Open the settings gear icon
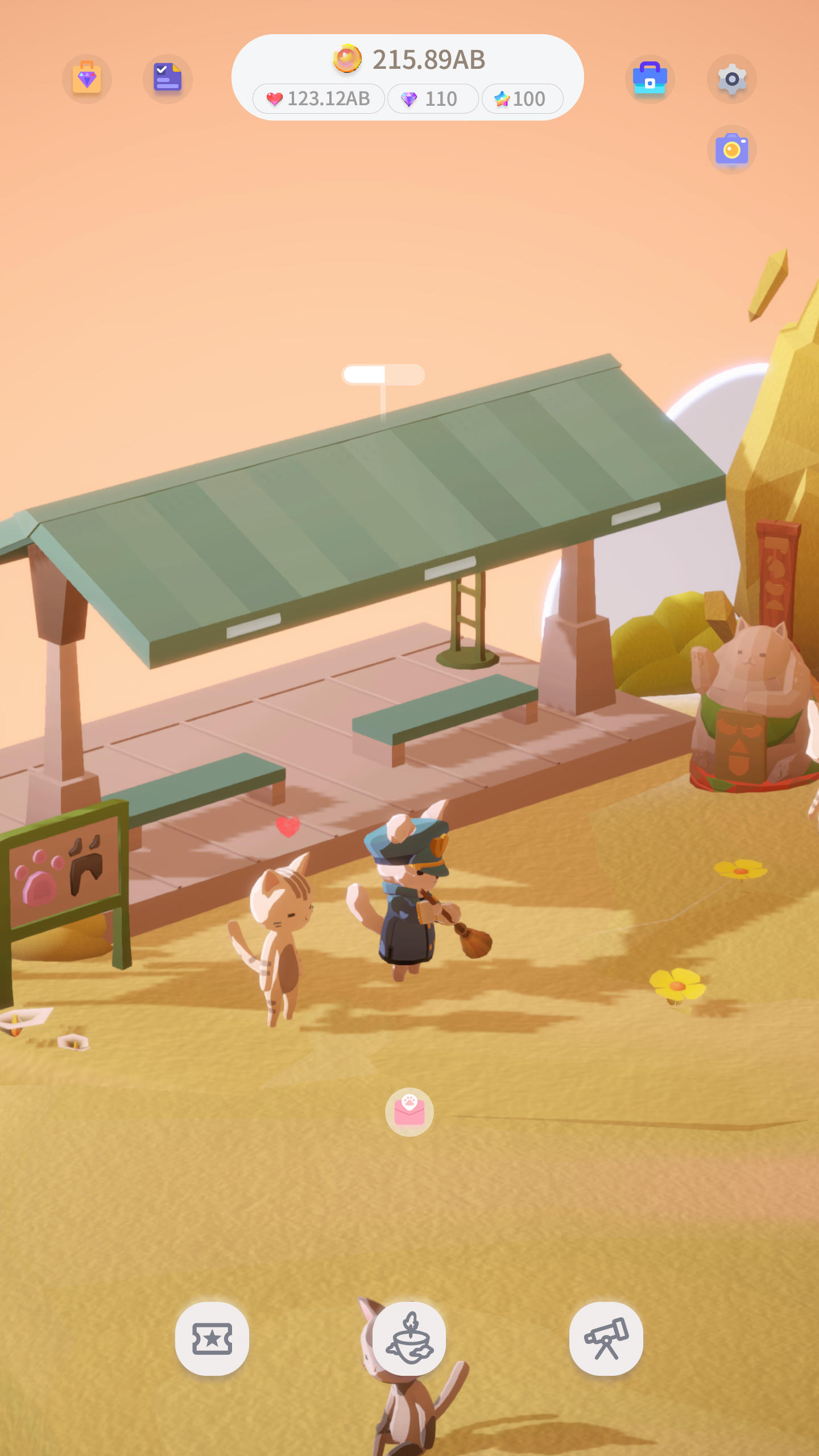The width and height of the screenshot is (819, 1456). (x=731, y=79)
